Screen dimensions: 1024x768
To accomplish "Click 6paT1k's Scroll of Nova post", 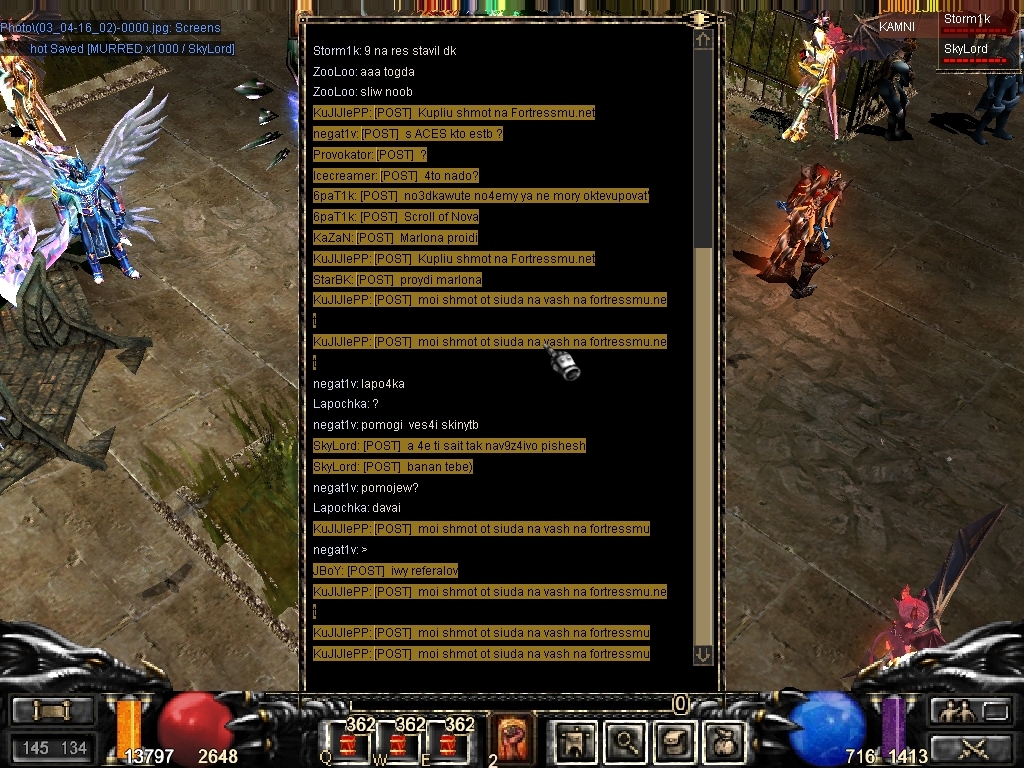I will click(x=395, y=217).
